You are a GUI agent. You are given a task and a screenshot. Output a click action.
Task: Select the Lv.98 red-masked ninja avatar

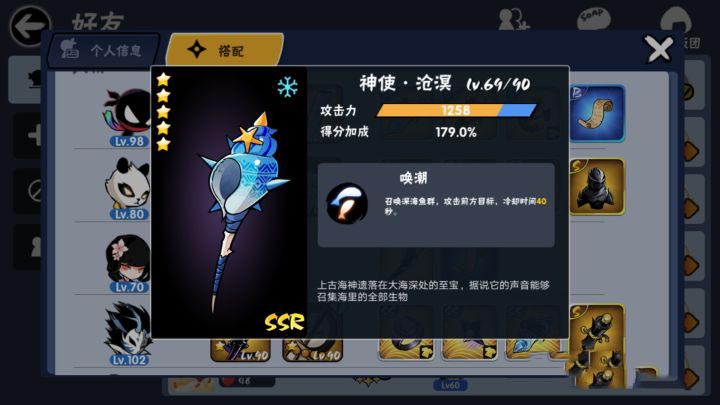[129, 113]
